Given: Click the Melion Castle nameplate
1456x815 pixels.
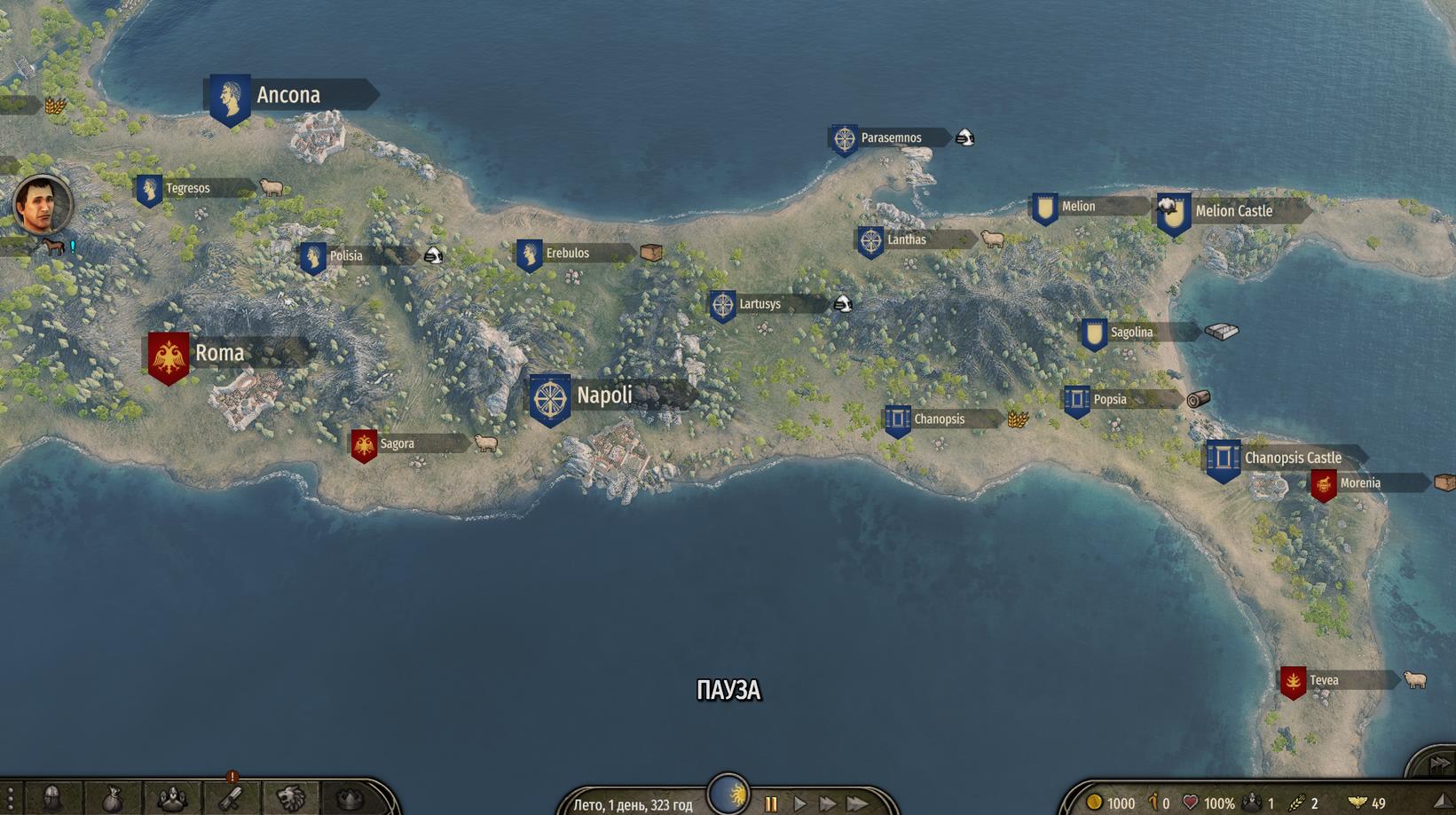Looking at the screenshot, I should (x=1232, y=211).
